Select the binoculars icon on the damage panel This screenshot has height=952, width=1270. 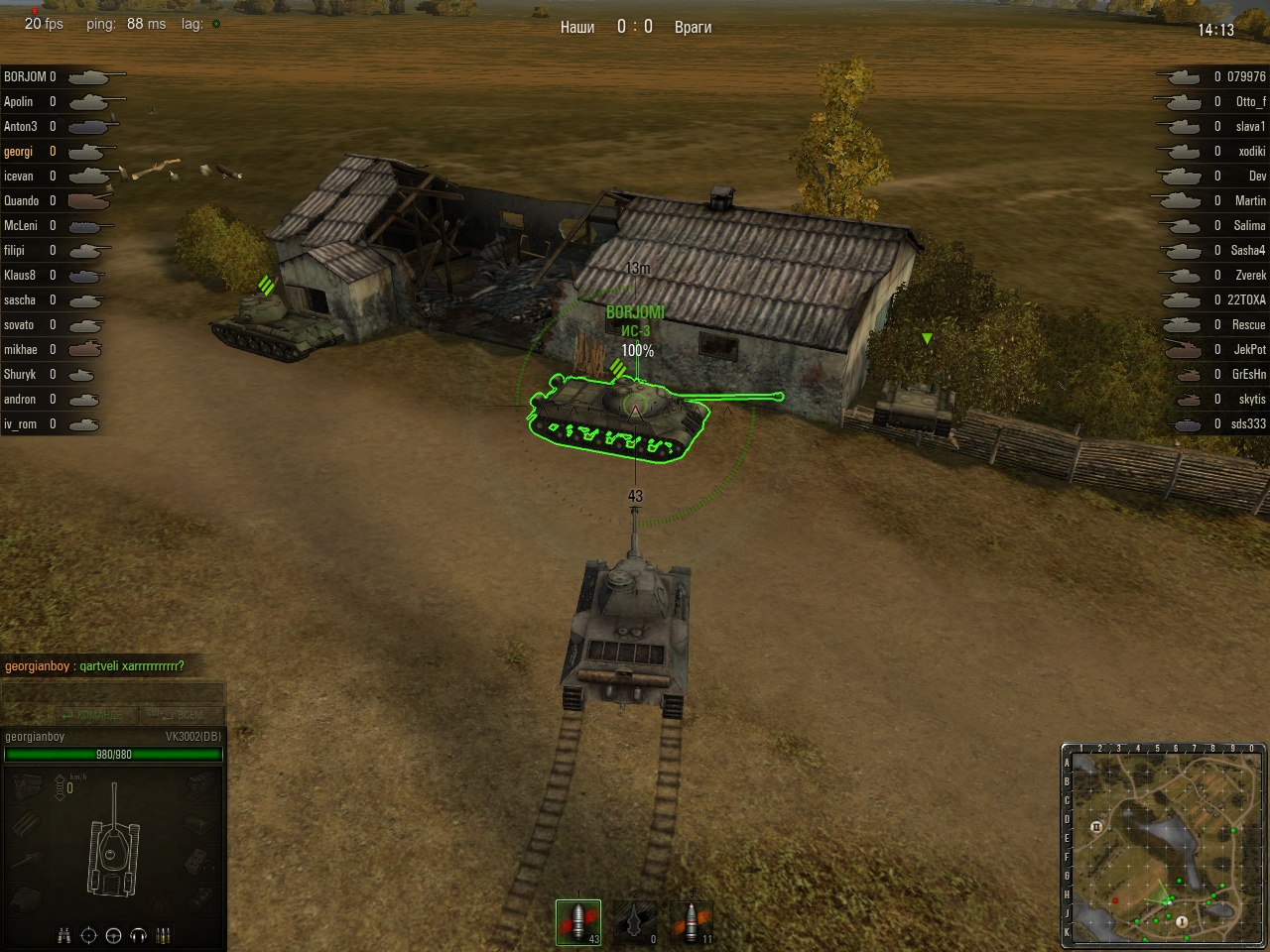63,936
